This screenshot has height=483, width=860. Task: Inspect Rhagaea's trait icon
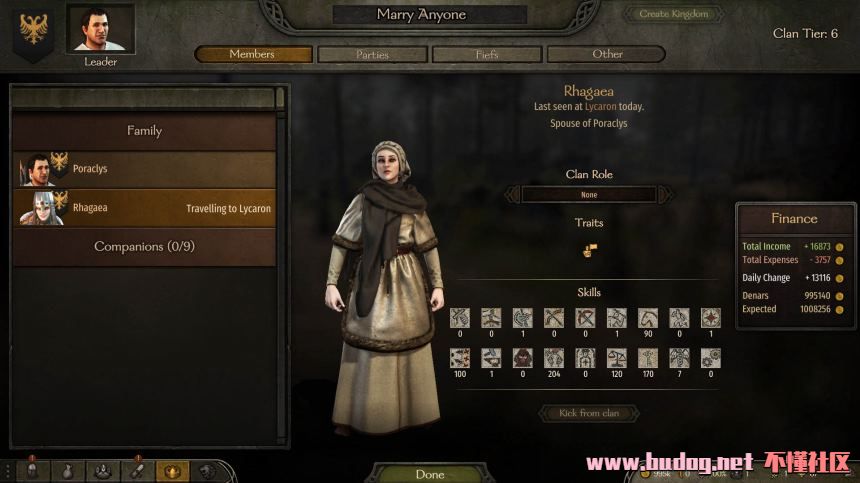[x=590, y=251]
